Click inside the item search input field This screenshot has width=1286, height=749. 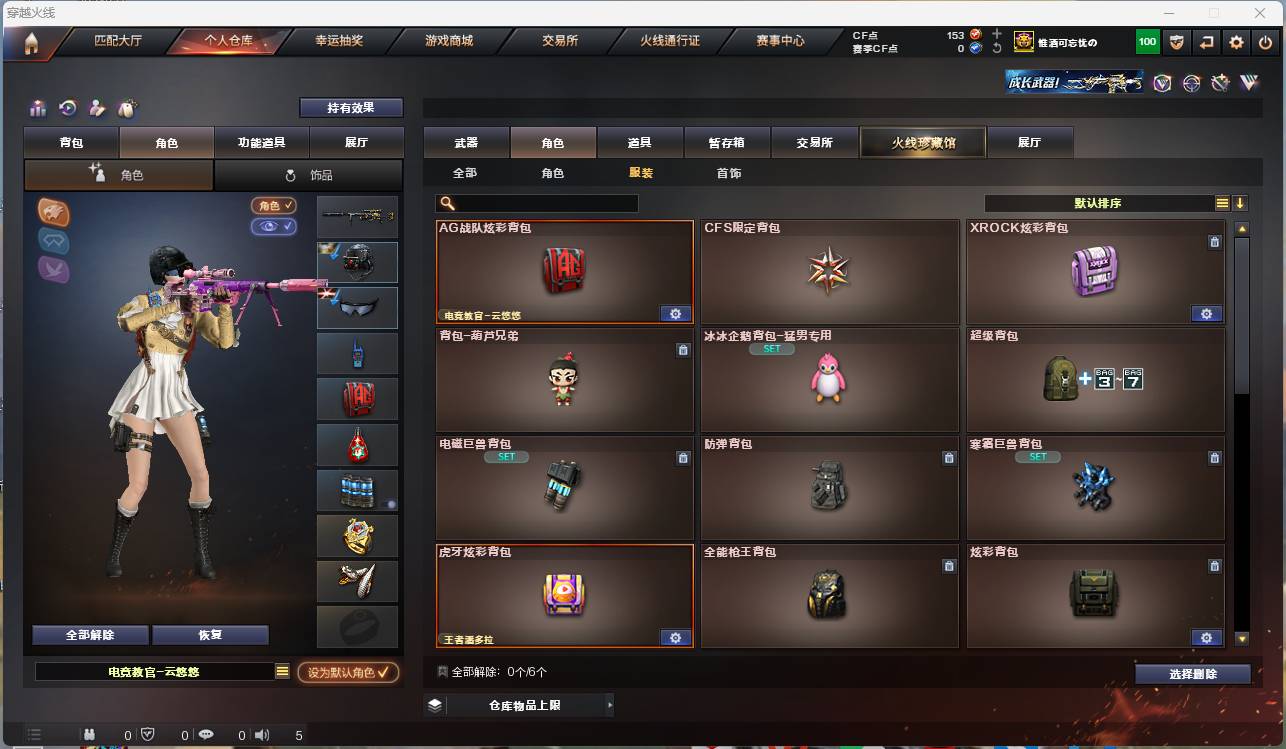pyautogui.click(x=540, y=202)
